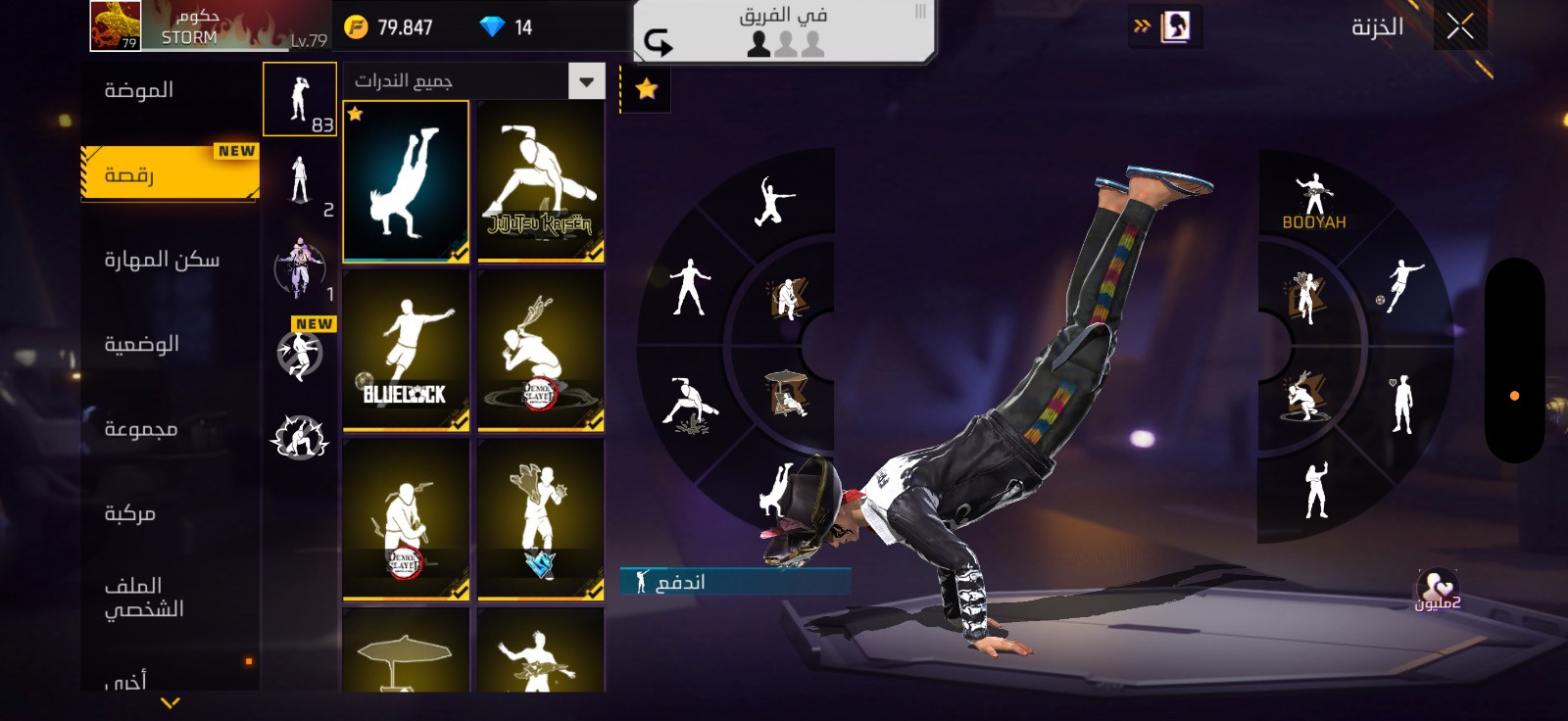Open the جميع الندرات rarity dropdown
This screenshot has height=721, width=1568.
tap(586, 81)
